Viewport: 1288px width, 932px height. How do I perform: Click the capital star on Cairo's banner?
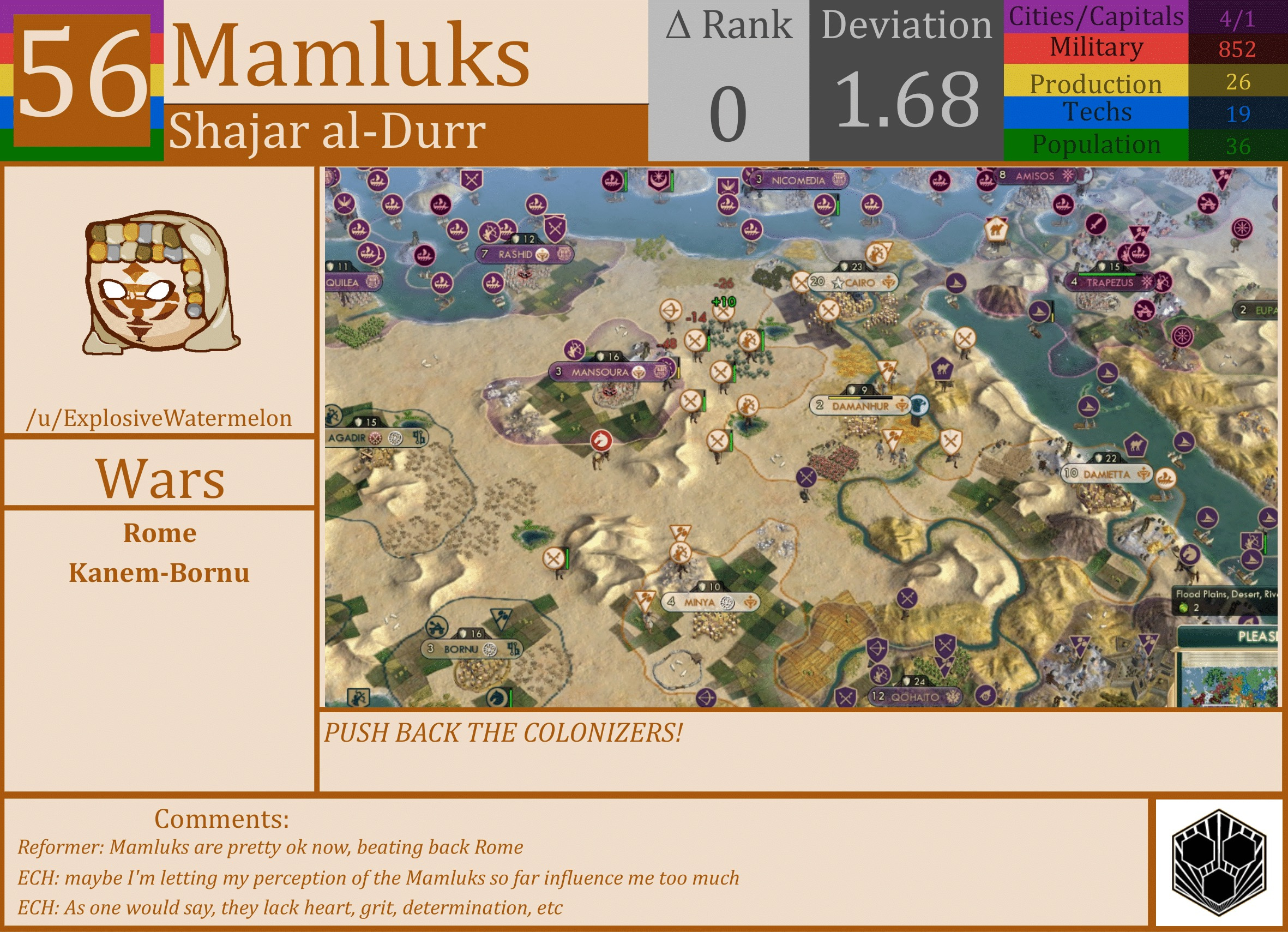(839, 285)
